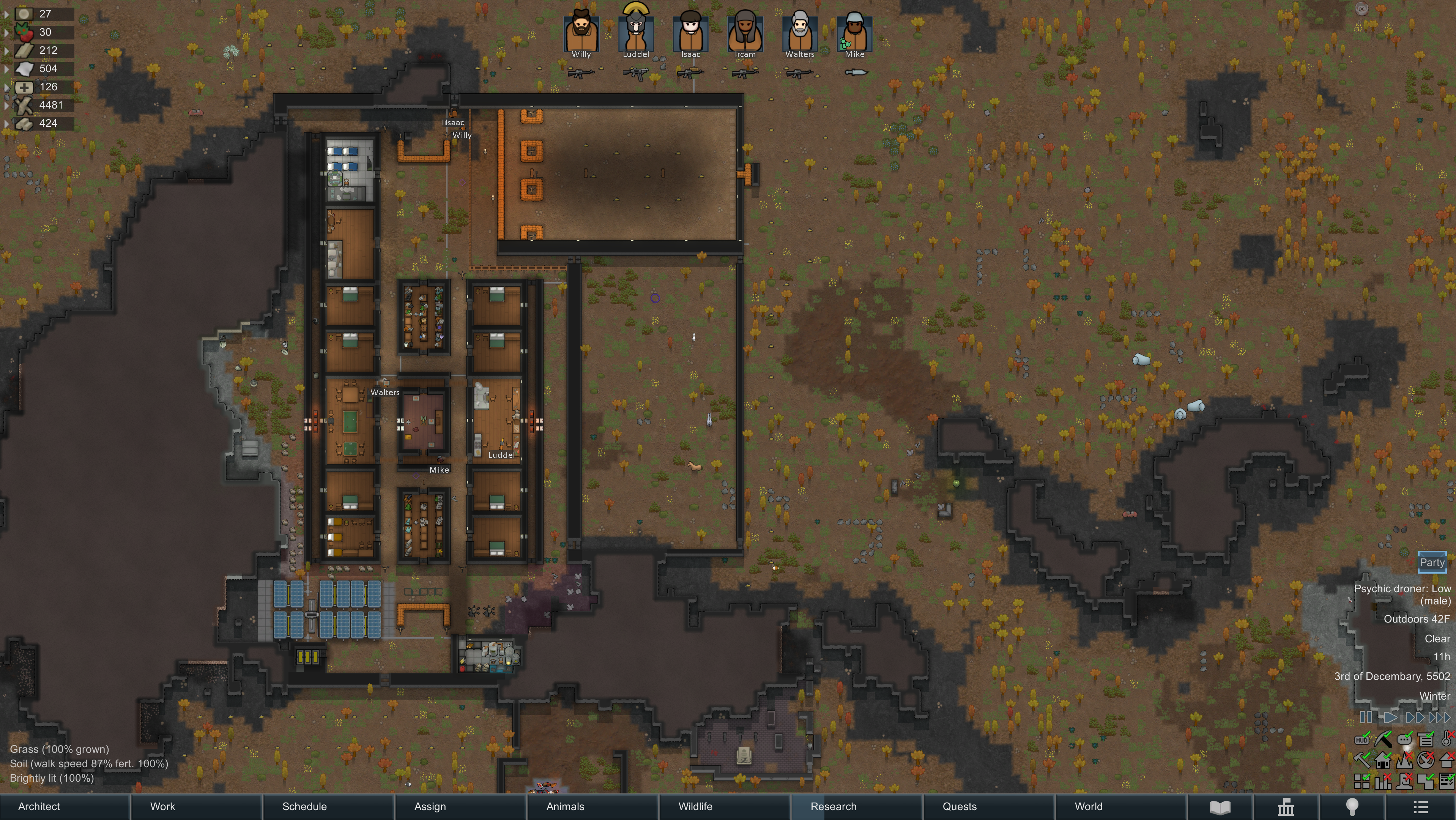
Task: Open the Work priorities tab
Action: click(163, 806)
